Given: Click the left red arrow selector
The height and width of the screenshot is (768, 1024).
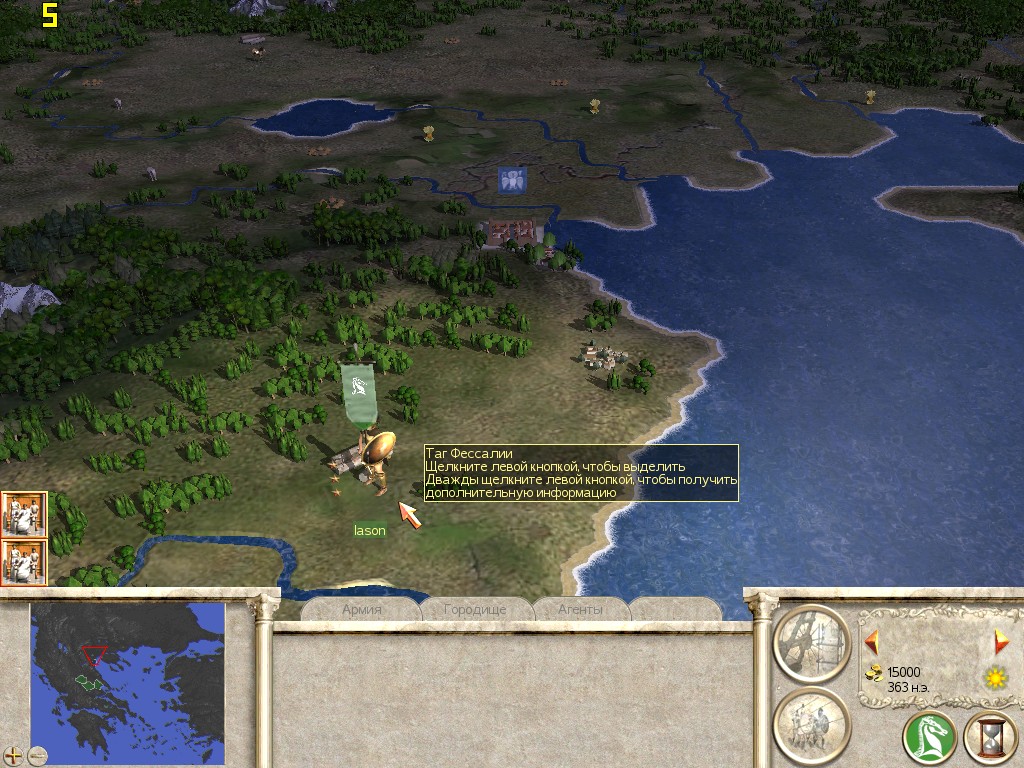Looking at the screenshot, I should [871, 641].
